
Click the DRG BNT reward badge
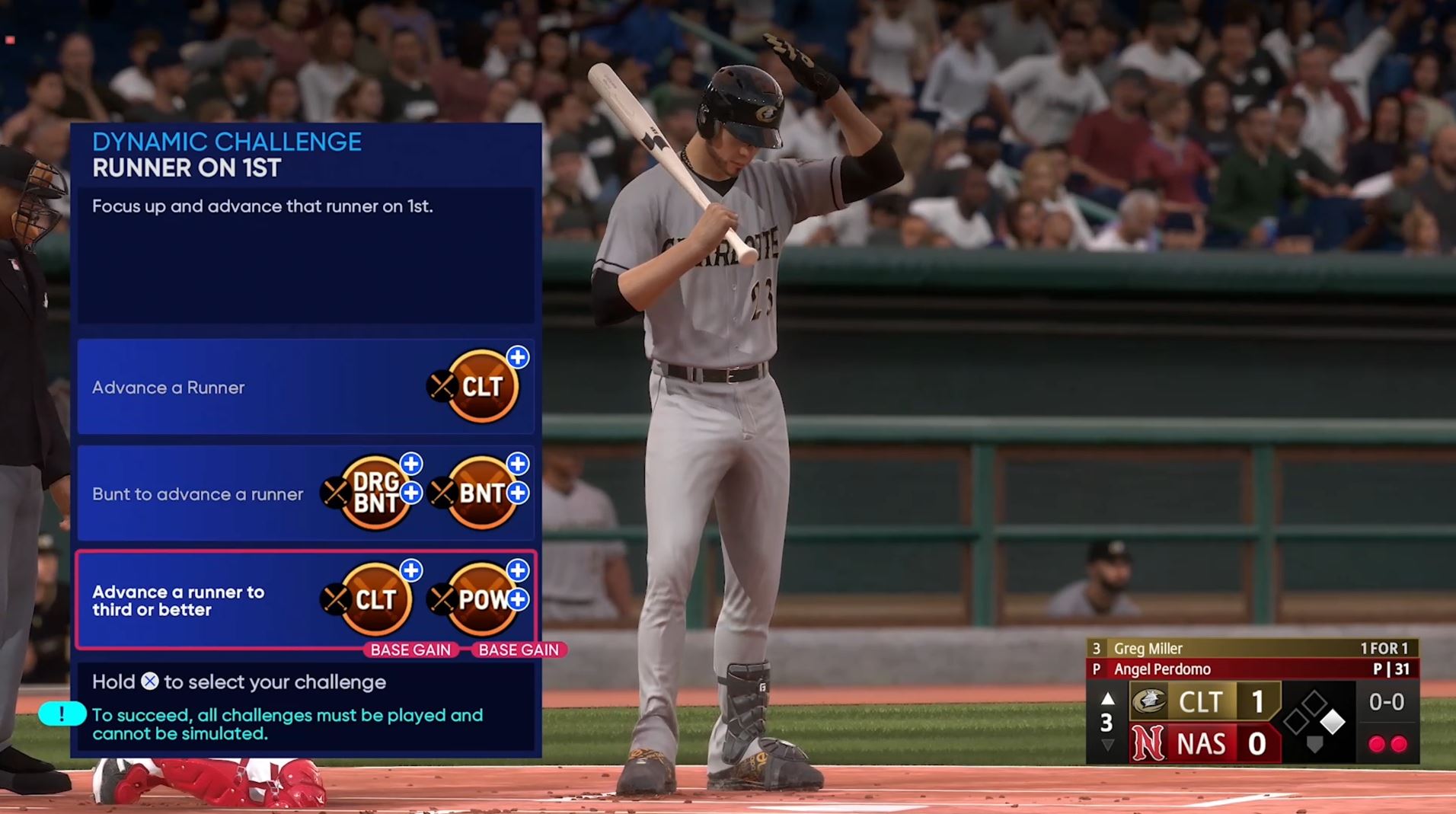(375, 493)
